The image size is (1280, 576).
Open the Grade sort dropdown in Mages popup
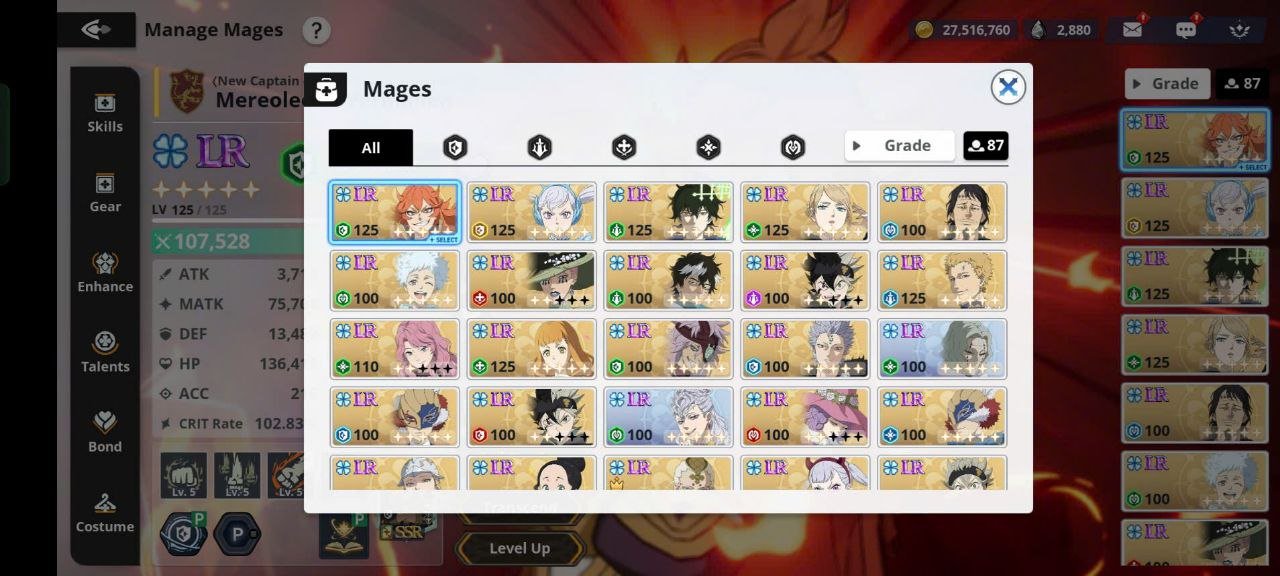899,146
